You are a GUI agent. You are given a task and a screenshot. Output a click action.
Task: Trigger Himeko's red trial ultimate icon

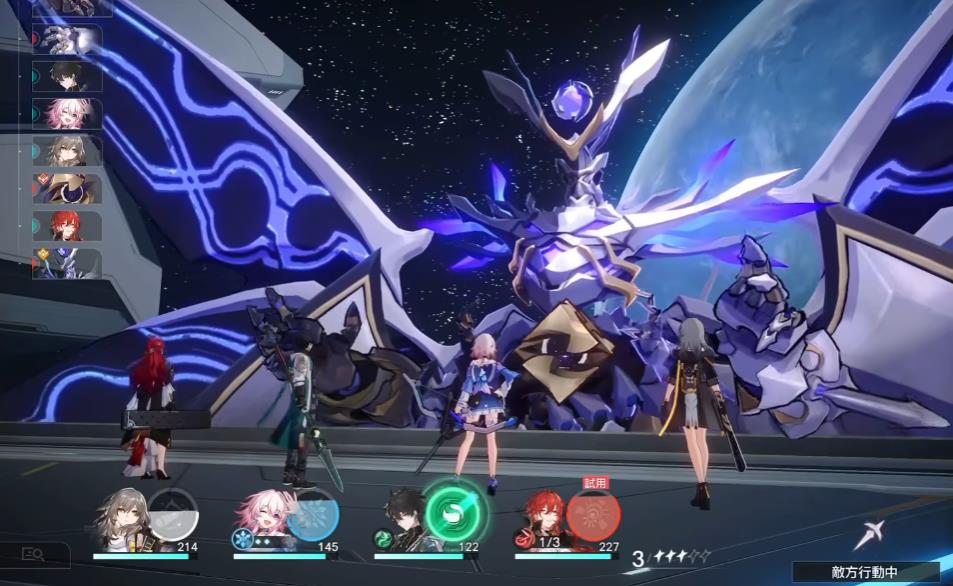click(x=593, y=515)
